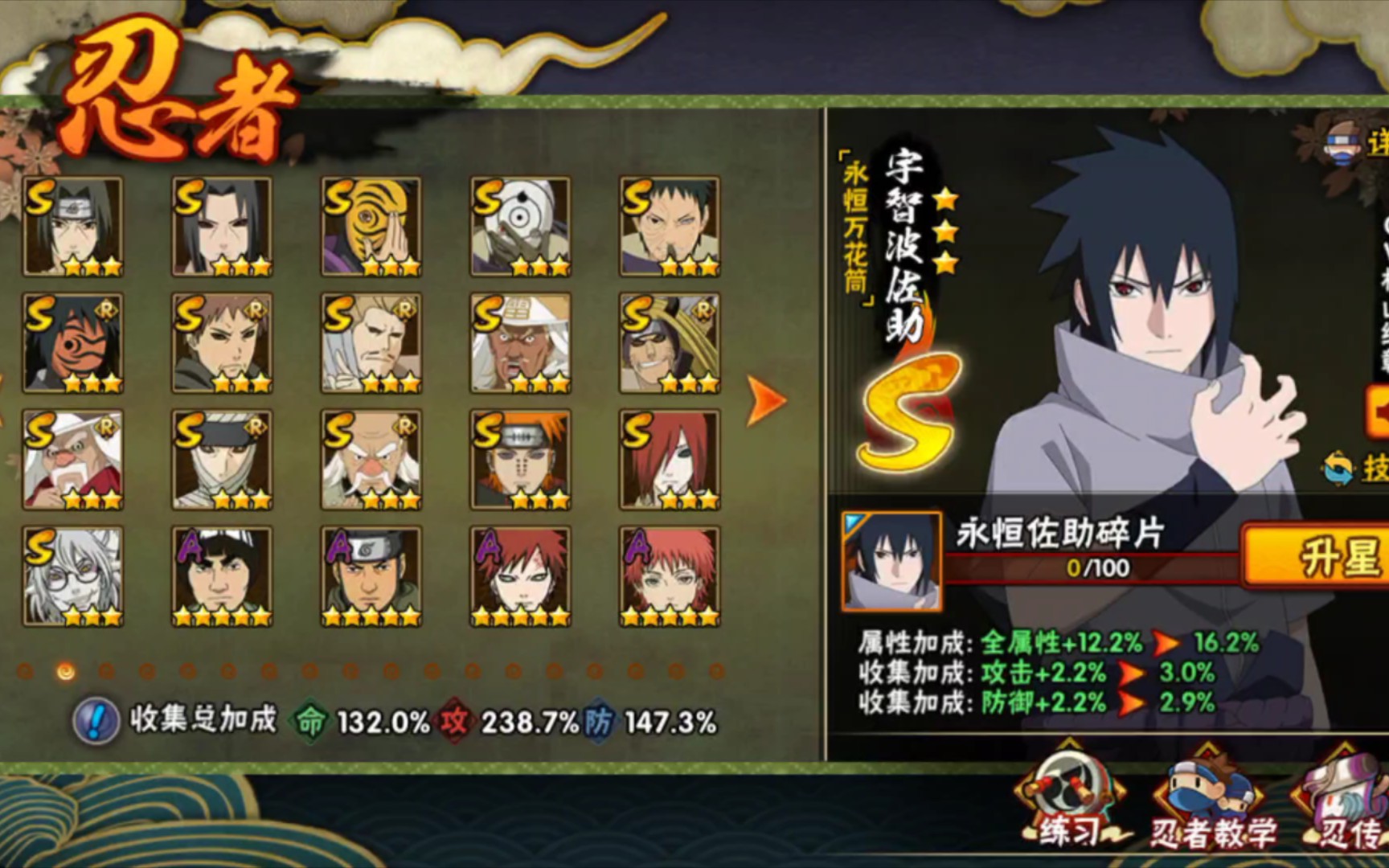
Task: Choose the dark-skinned Raikage portrait
Action: [520, 342]
